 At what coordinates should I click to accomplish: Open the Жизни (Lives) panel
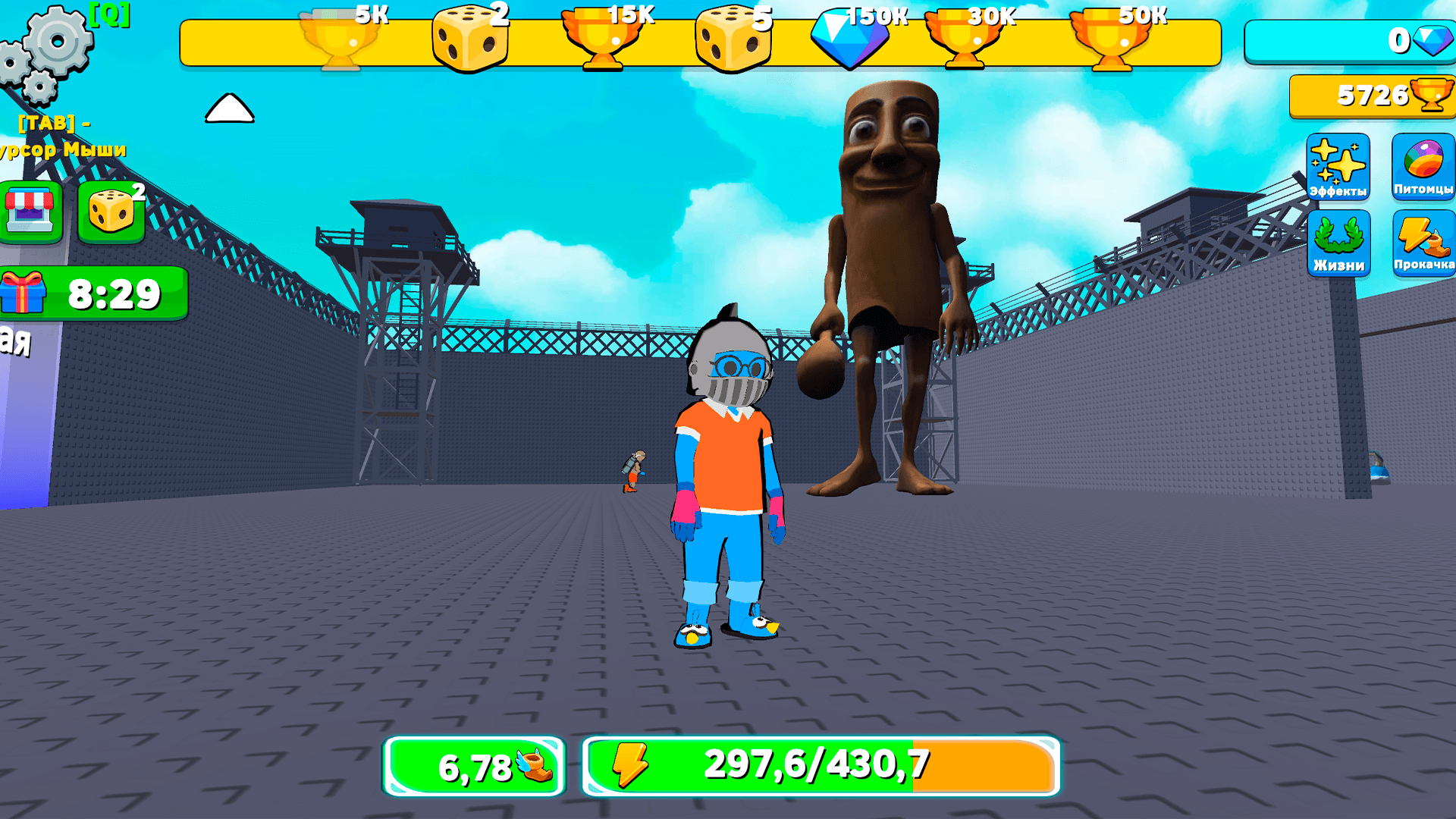click(1338, 244)
